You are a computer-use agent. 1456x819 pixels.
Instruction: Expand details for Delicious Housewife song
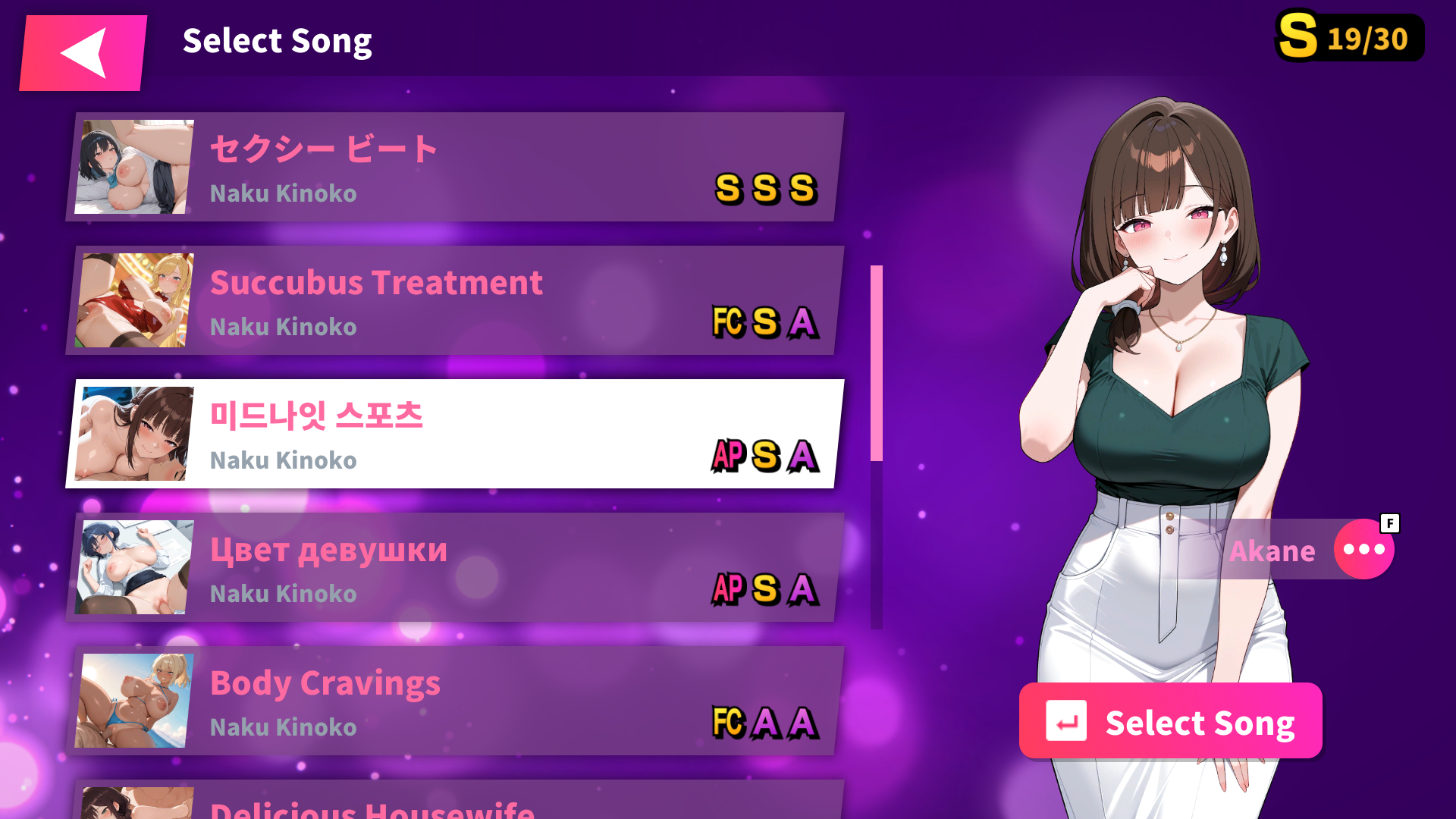(455, 804)
